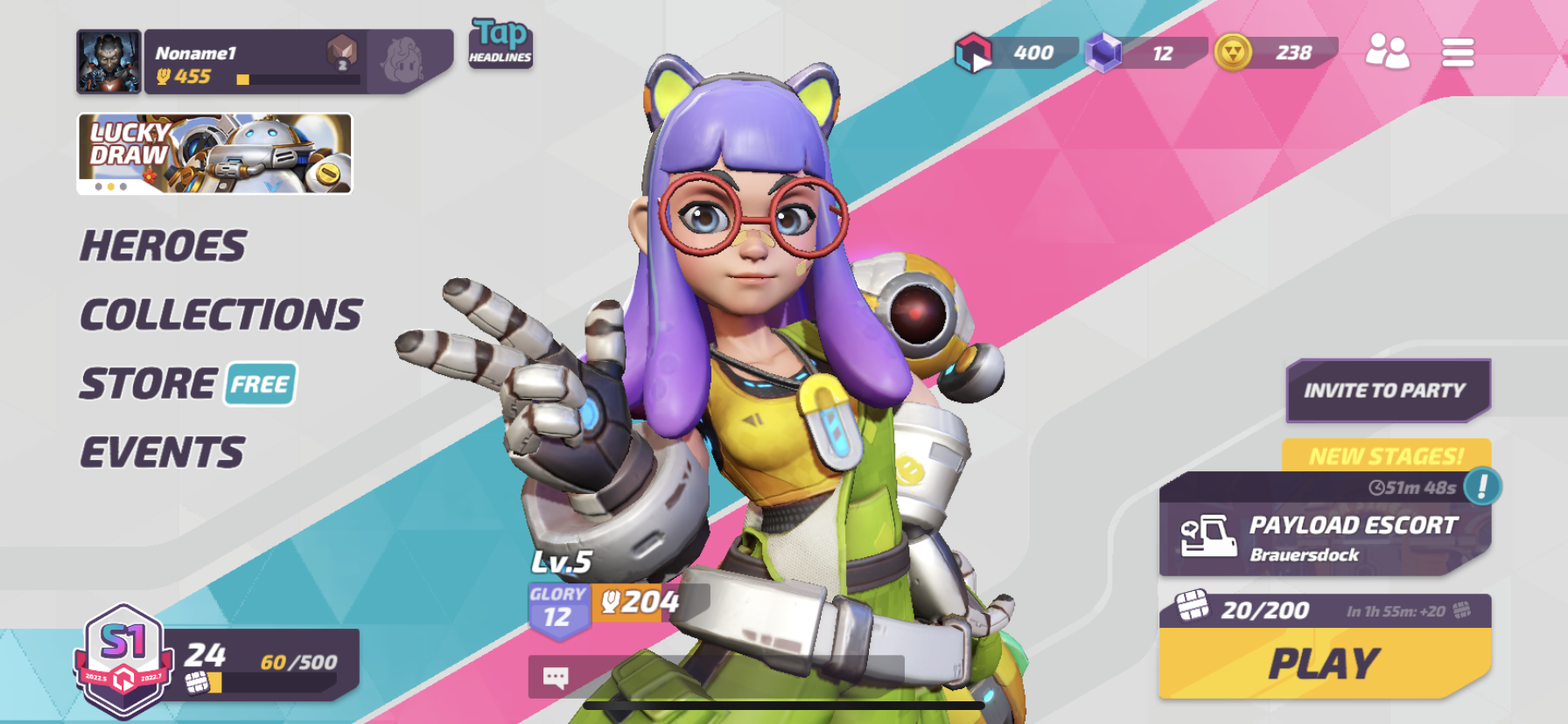This screenshot has height=724, width=1568.
Task: Open the Collections menu
Action: point(220,315)
